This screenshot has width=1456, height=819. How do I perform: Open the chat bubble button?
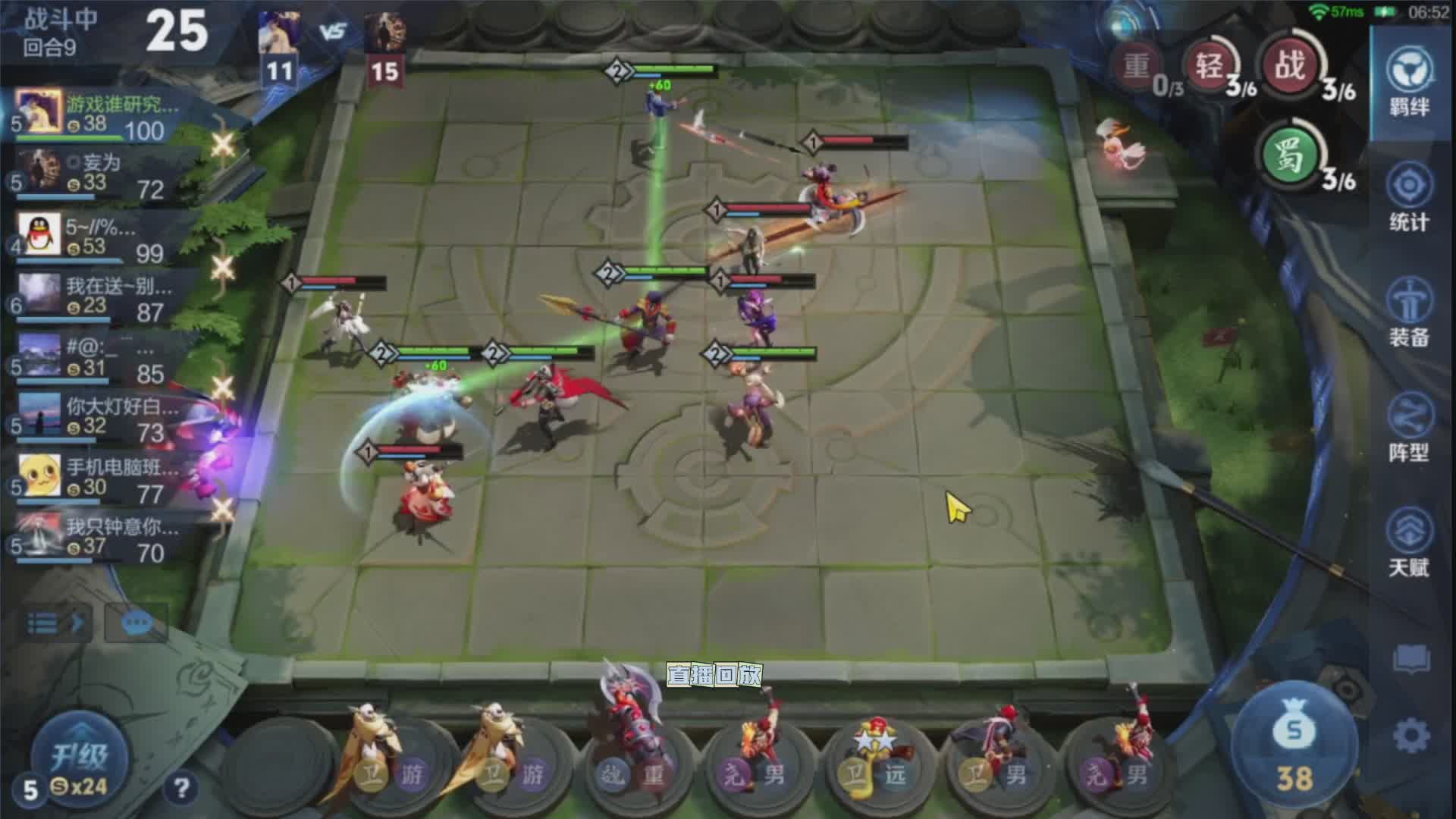point(136,623)
